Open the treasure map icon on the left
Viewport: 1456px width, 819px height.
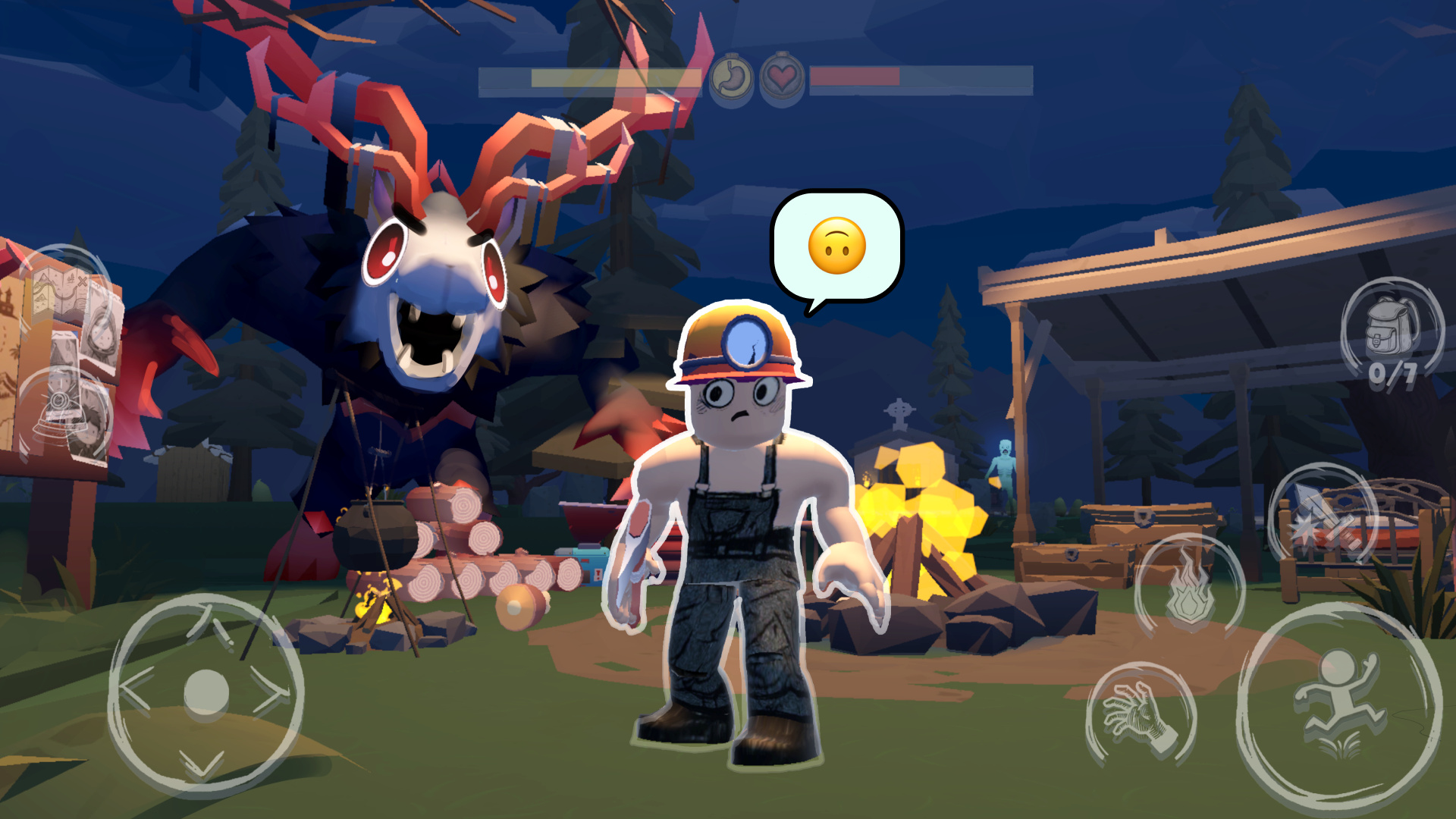(61, 291)
